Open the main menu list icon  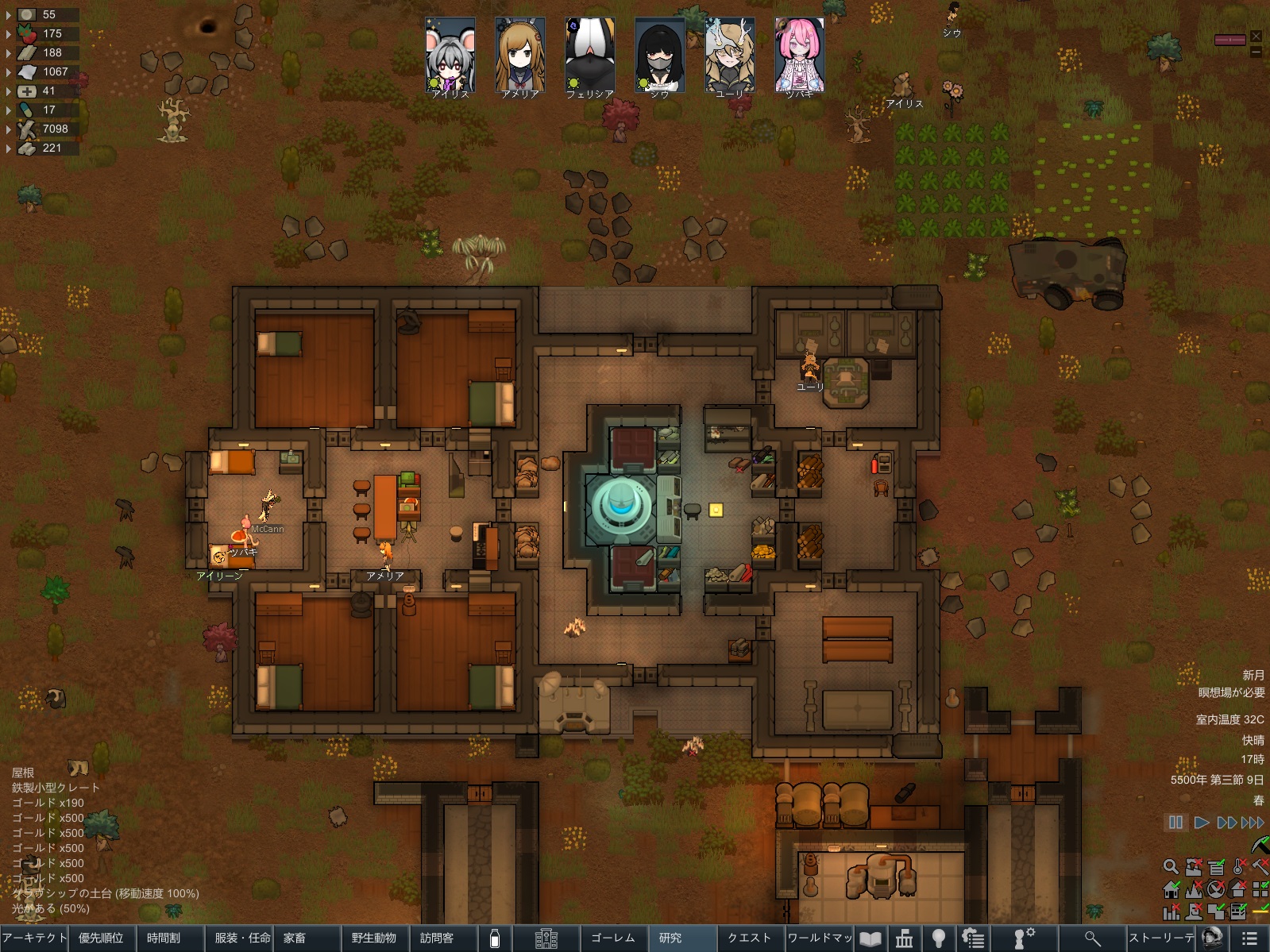[1249, 938]
